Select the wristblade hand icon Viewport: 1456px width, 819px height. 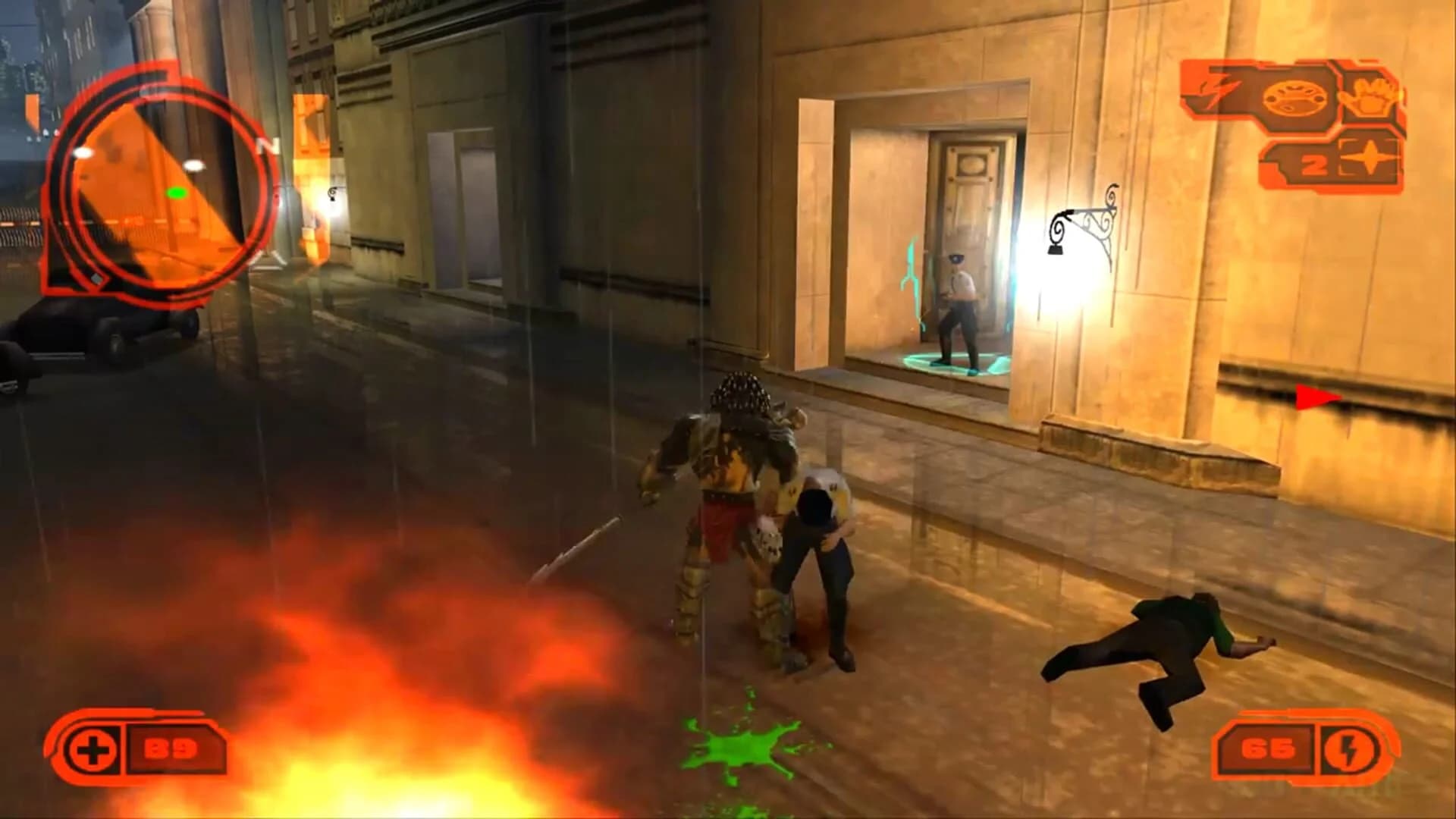click(x=1369, y=97)
